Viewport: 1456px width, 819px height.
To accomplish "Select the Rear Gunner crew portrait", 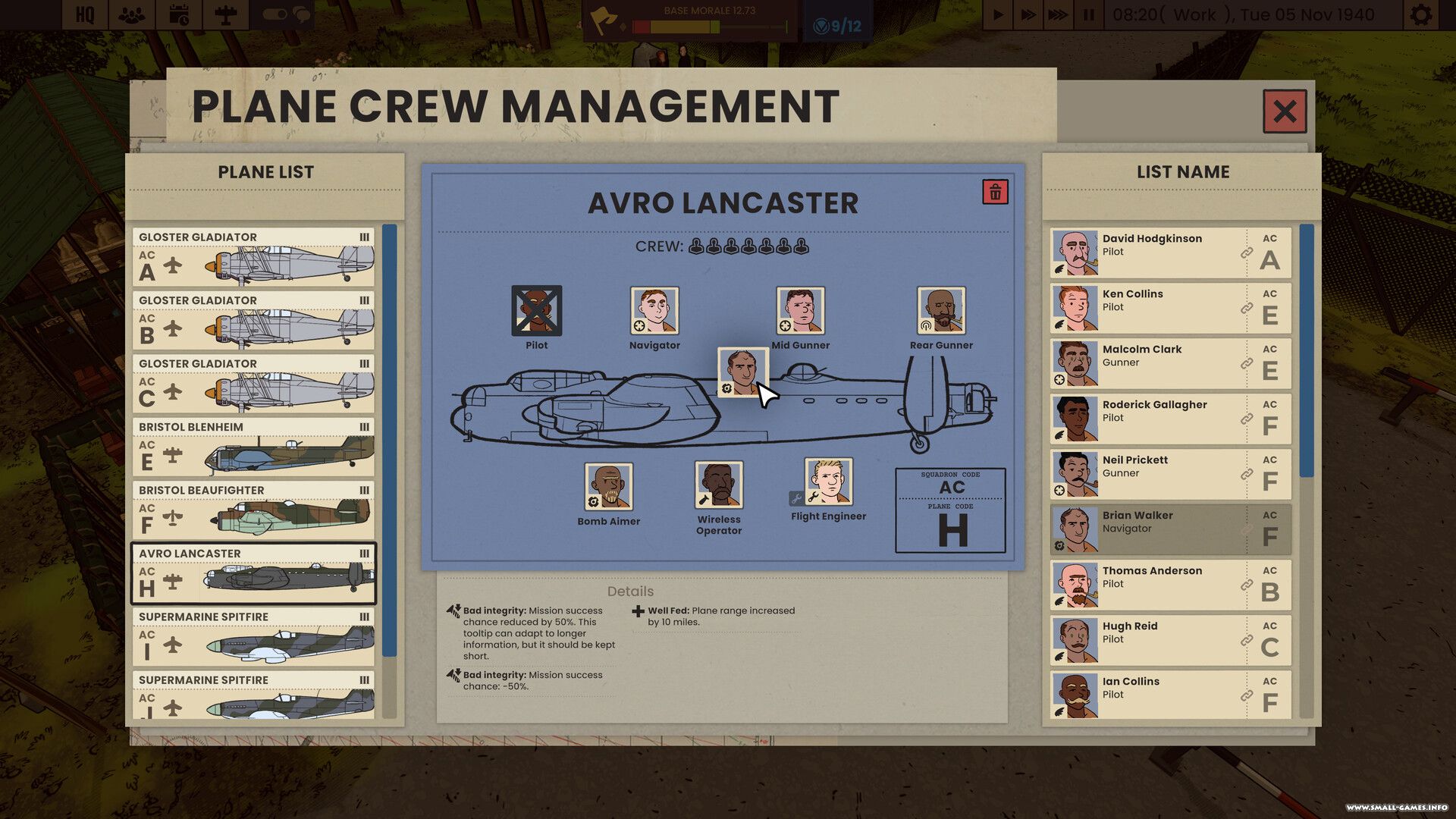I will click(940, 310).
